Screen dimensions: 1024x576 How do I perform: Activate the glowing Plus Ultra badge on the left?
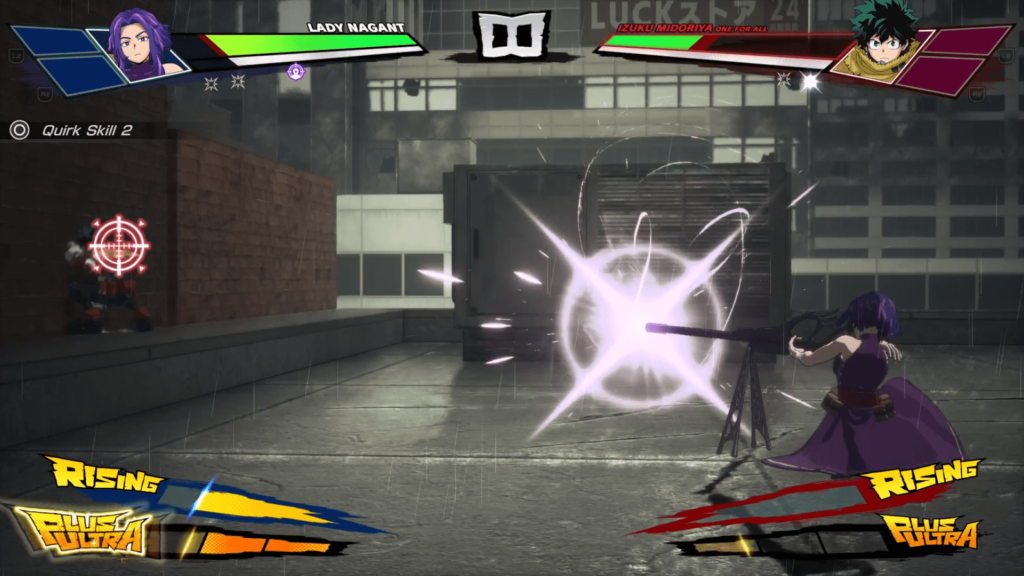click(83, 530)
